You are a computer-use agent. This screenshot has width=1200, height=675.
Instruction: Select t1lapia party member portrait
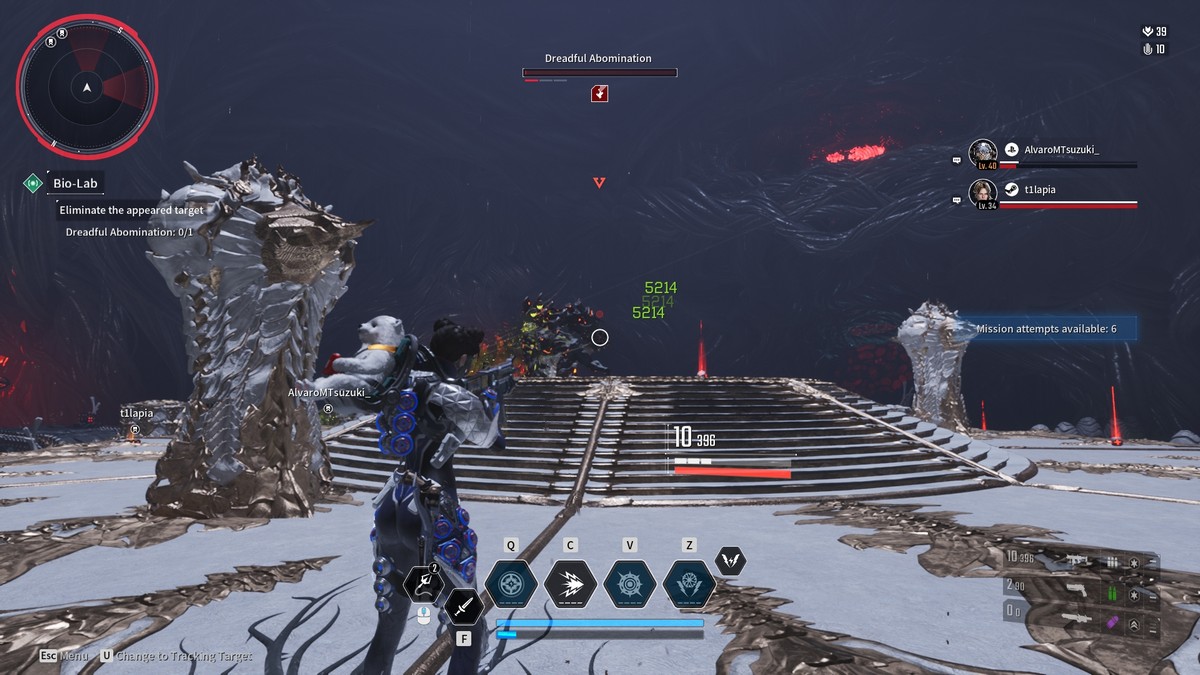coord(983,194)
